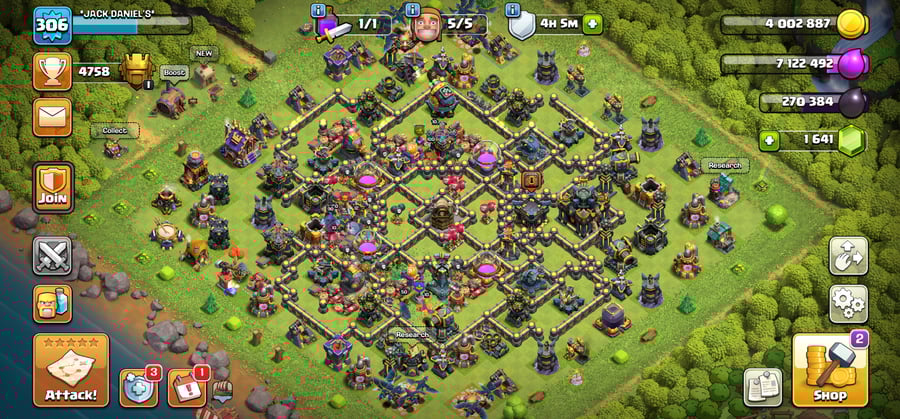Open the Shop
Image resolution: width=900 pixels, height=419 pixels.
(x=829, y=371)
